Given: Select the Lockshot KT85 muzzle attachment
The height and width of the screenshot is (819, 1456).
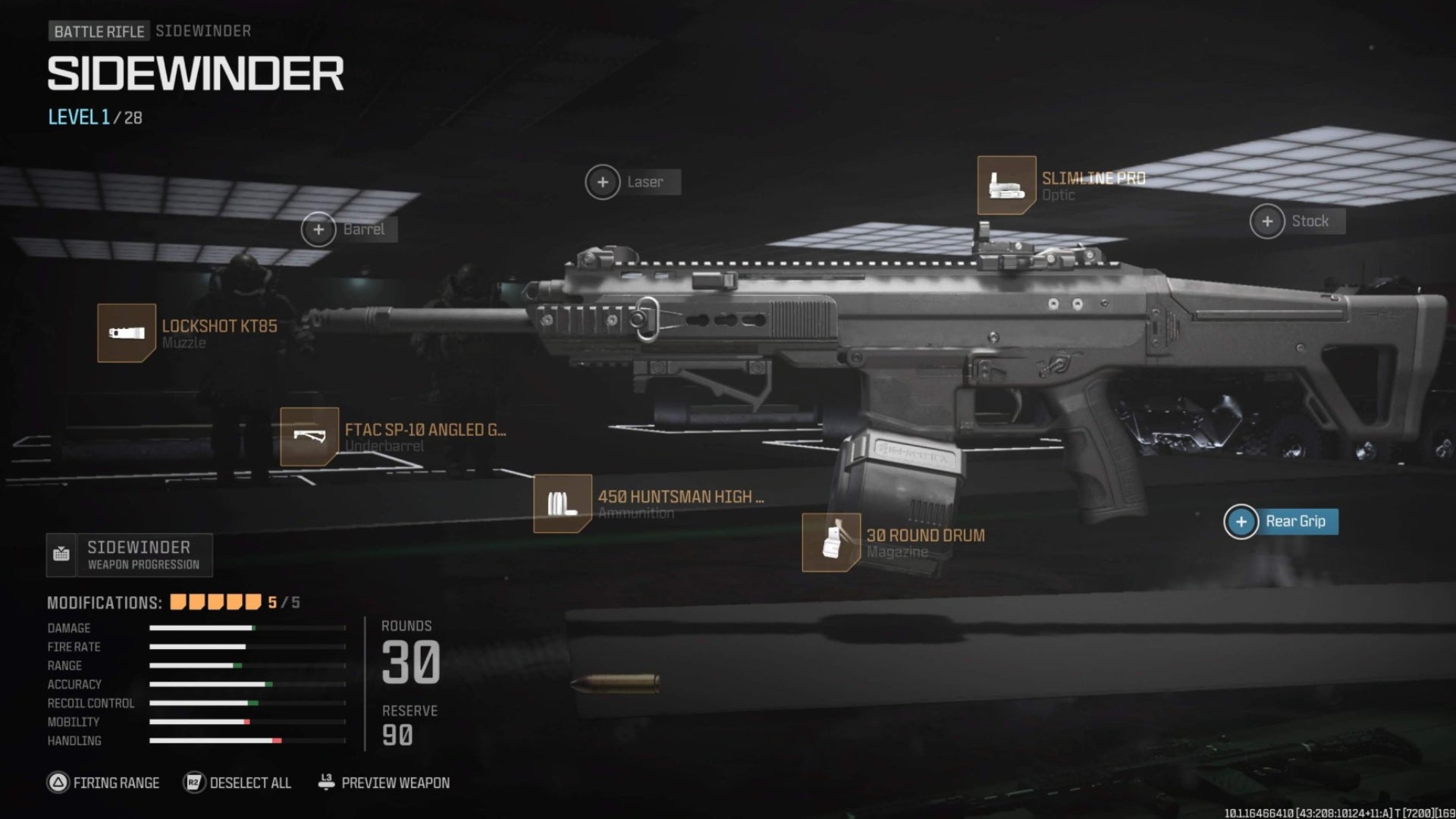Looking at the screenshot, I should click(127, 331).
